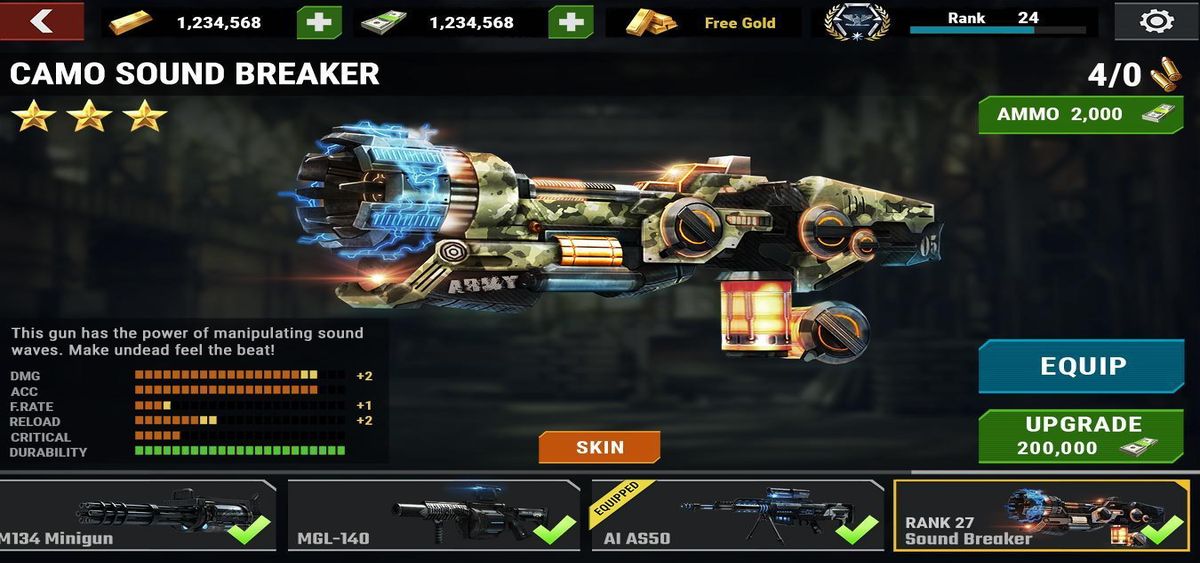Pick the Rank 27 Sound Breaker tile
The width and height of the screenshot is (1200, 563).
(x=1040, y=515)
